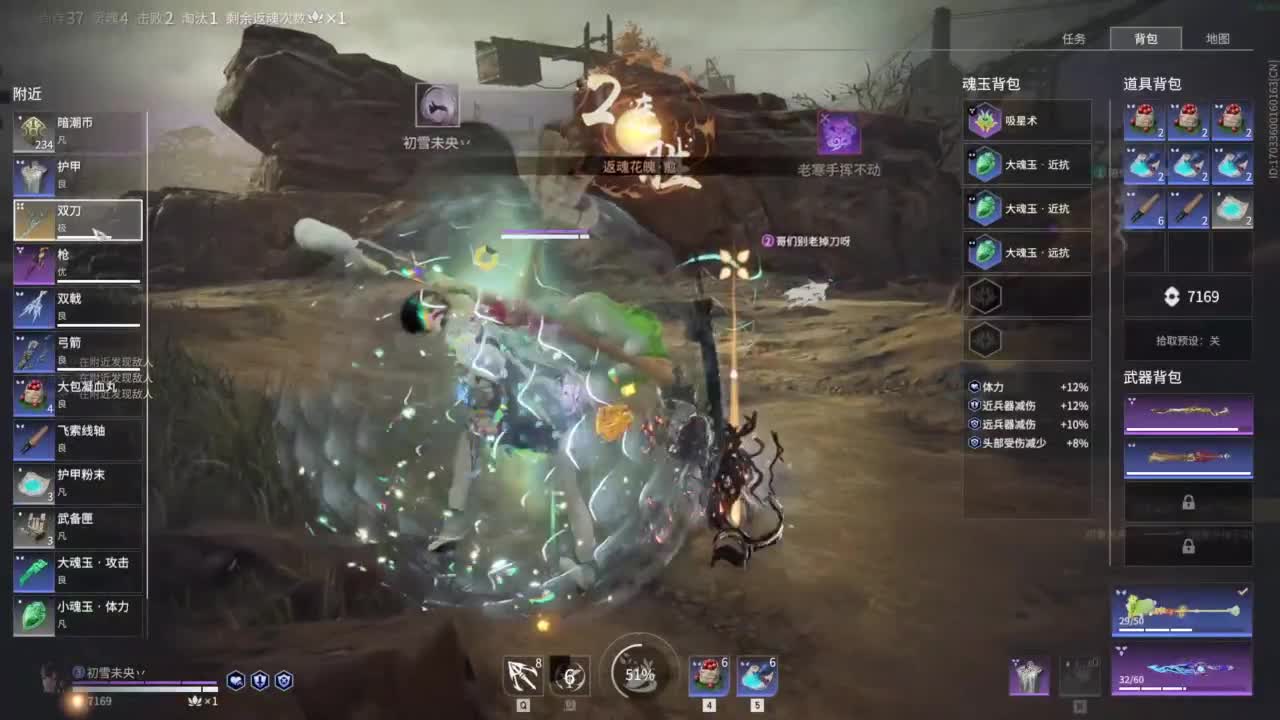This screenshot has height=720, width=1280.
Task: Unlock the first locked weapon backpack slot
Action: (1188, 501)
